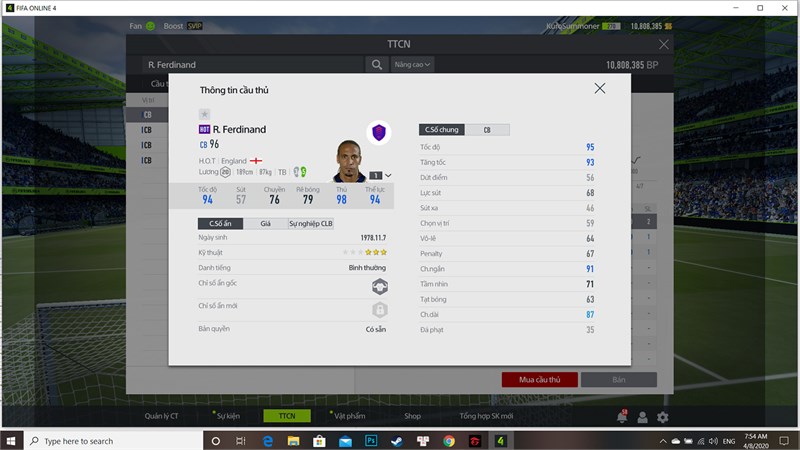Toggle the favorite star above R. Ferdinand
The height and width of the screenshot is (450, 800).
point(204,114)
